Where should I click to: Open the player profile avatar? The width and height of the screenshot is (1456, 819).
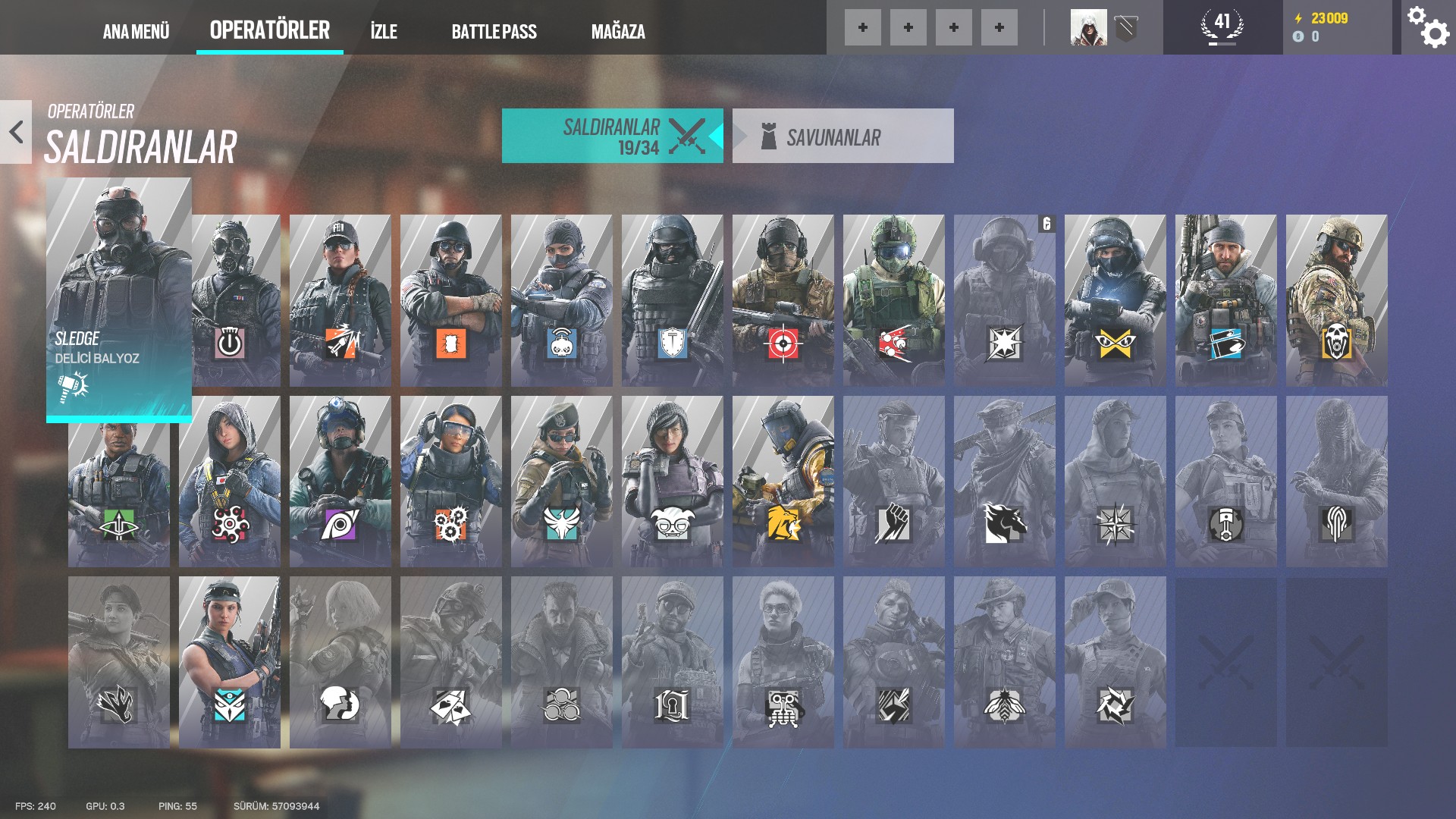(1089, 28)
